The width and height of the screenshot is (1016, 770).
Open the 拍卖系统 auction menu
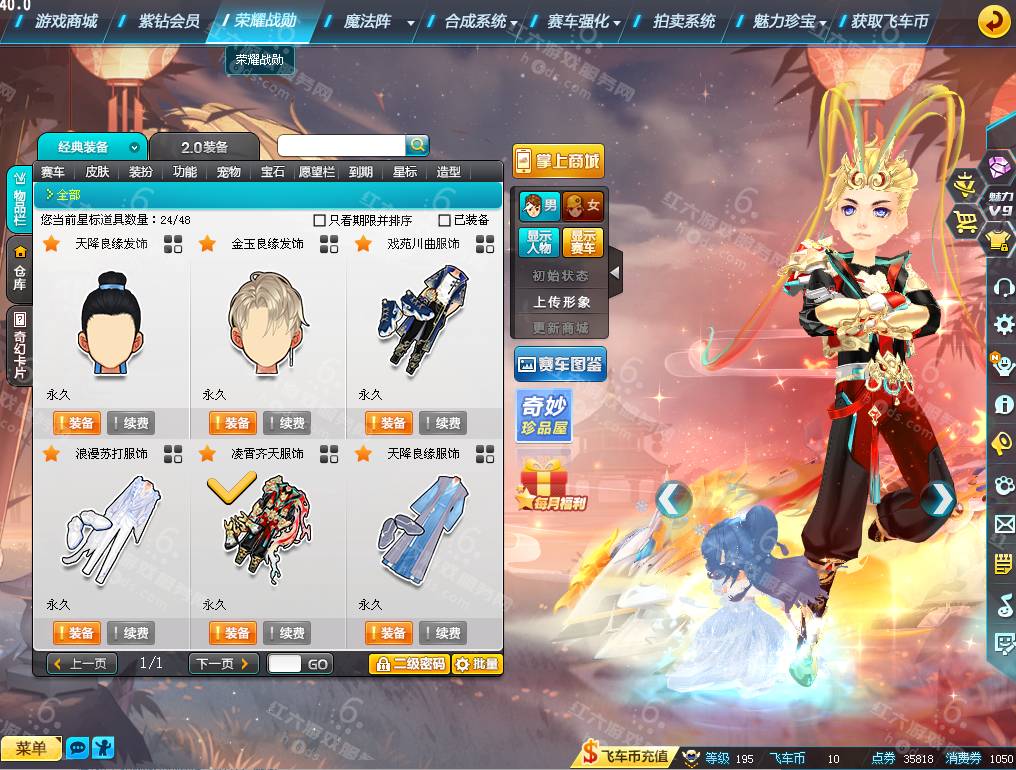pos(684,21)
